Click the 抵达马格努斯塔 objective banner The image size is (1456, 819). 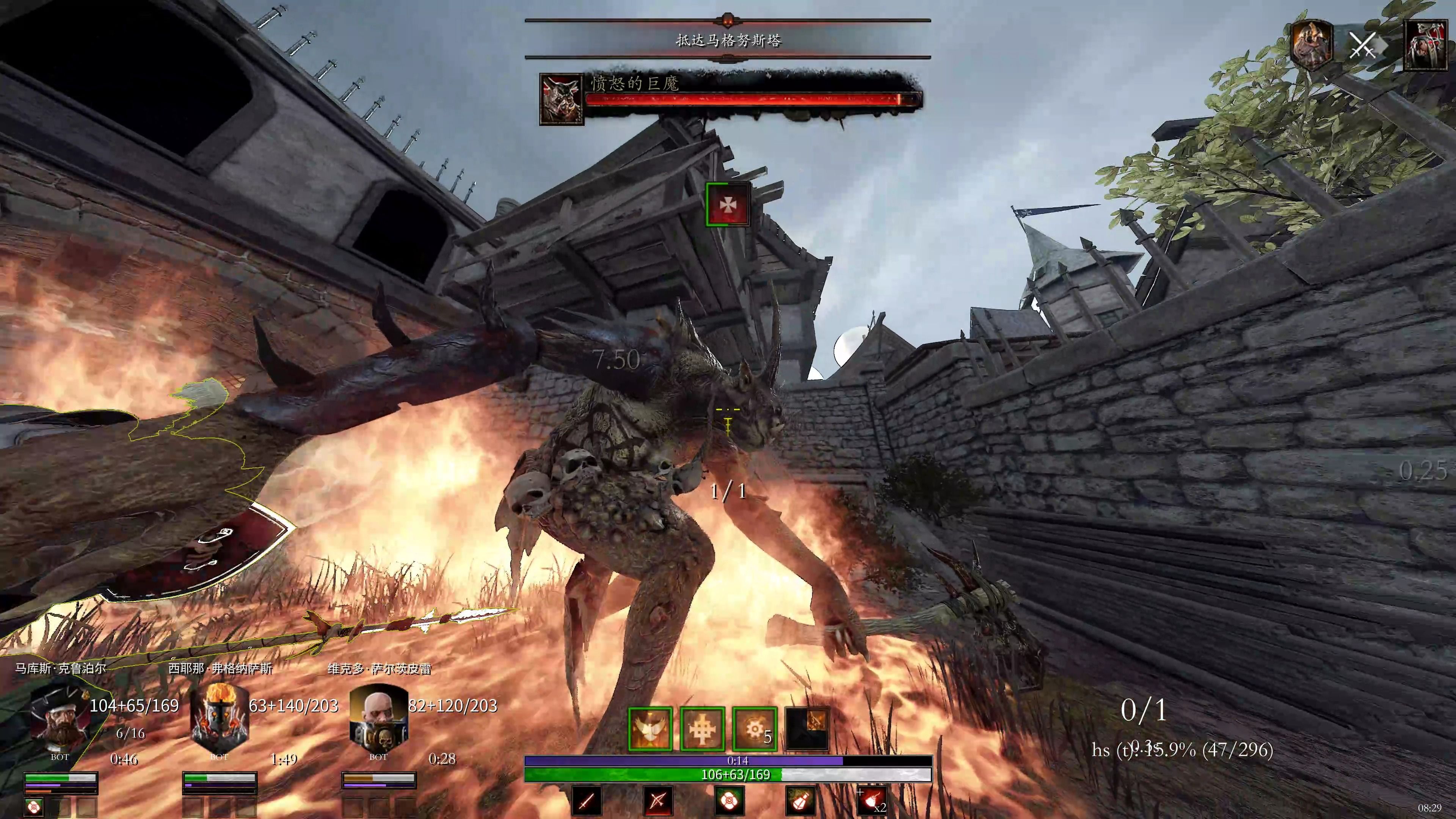[728, 40]
